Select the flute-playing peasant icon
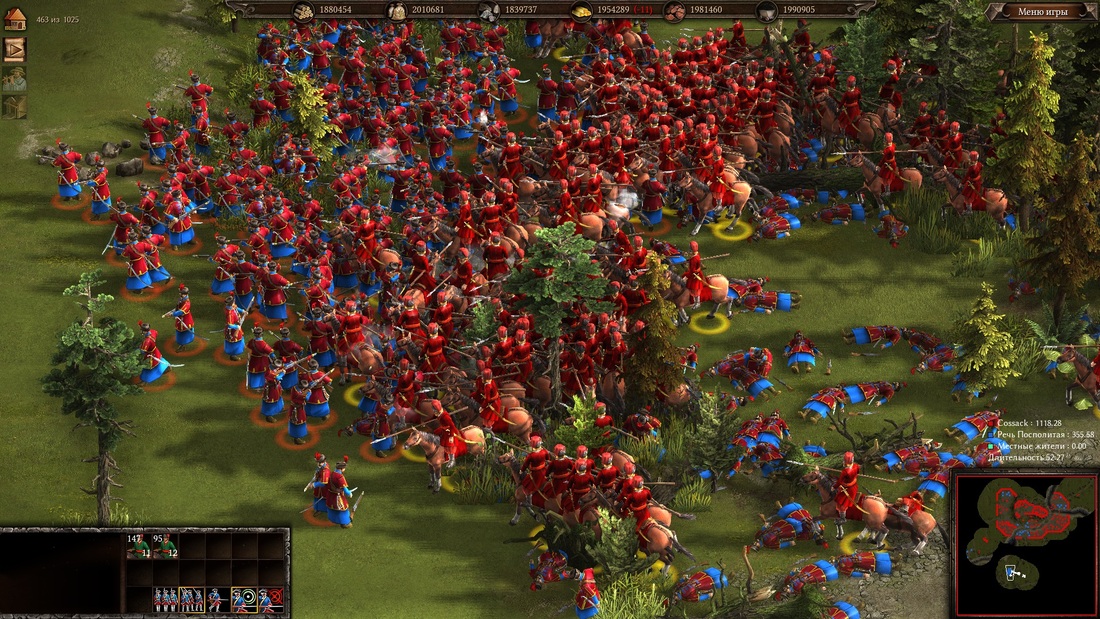This screenshot has width=1100, height=619. (x=14, y=79)
